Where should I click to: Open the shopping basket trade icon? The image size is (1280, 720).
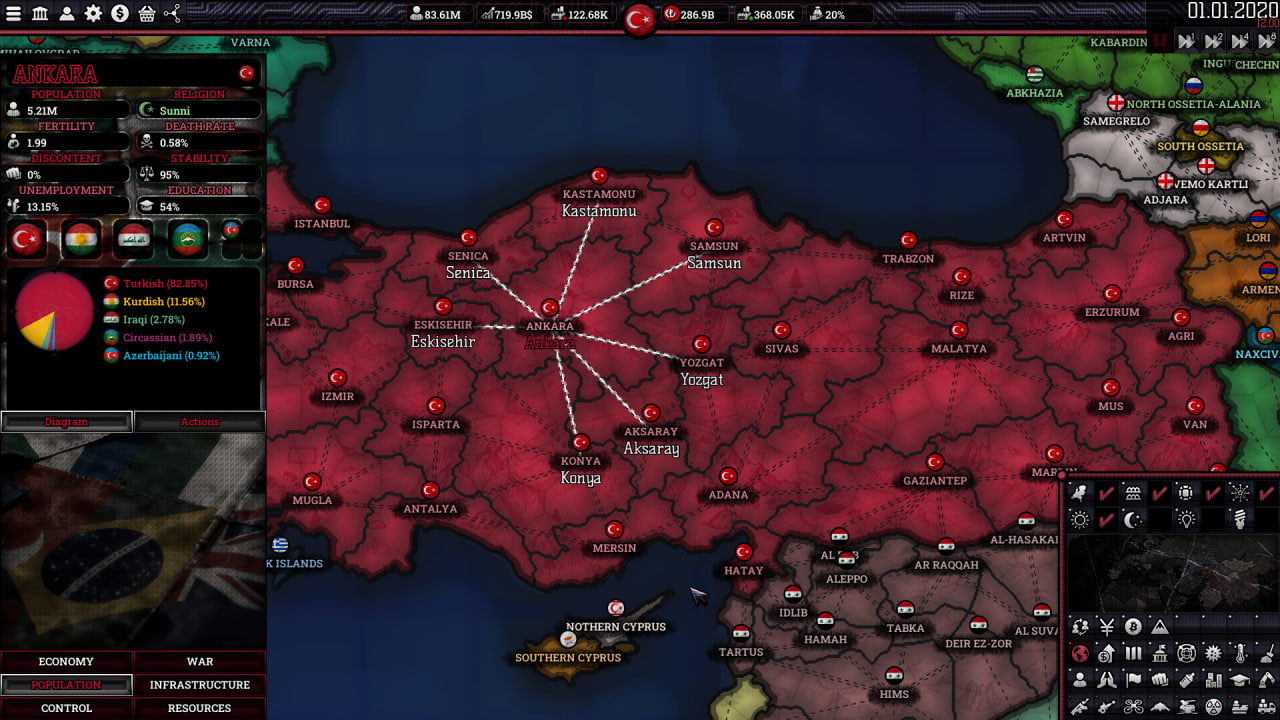click(146, 14)
